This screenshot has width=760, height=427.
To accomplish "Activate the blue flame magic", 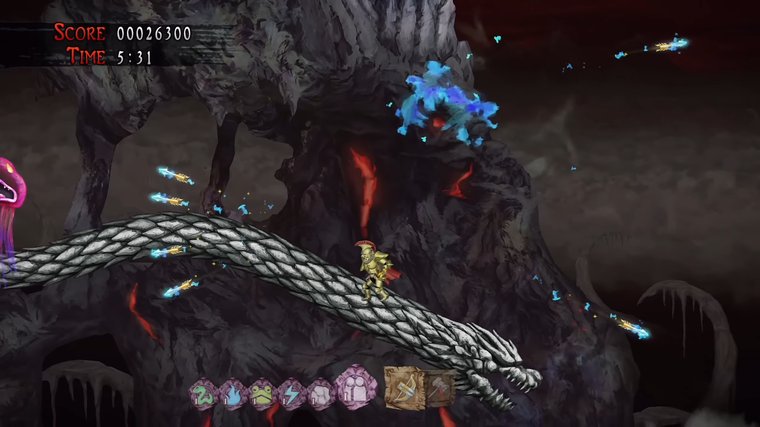I will pyautogui.click(x=232, y=392).
